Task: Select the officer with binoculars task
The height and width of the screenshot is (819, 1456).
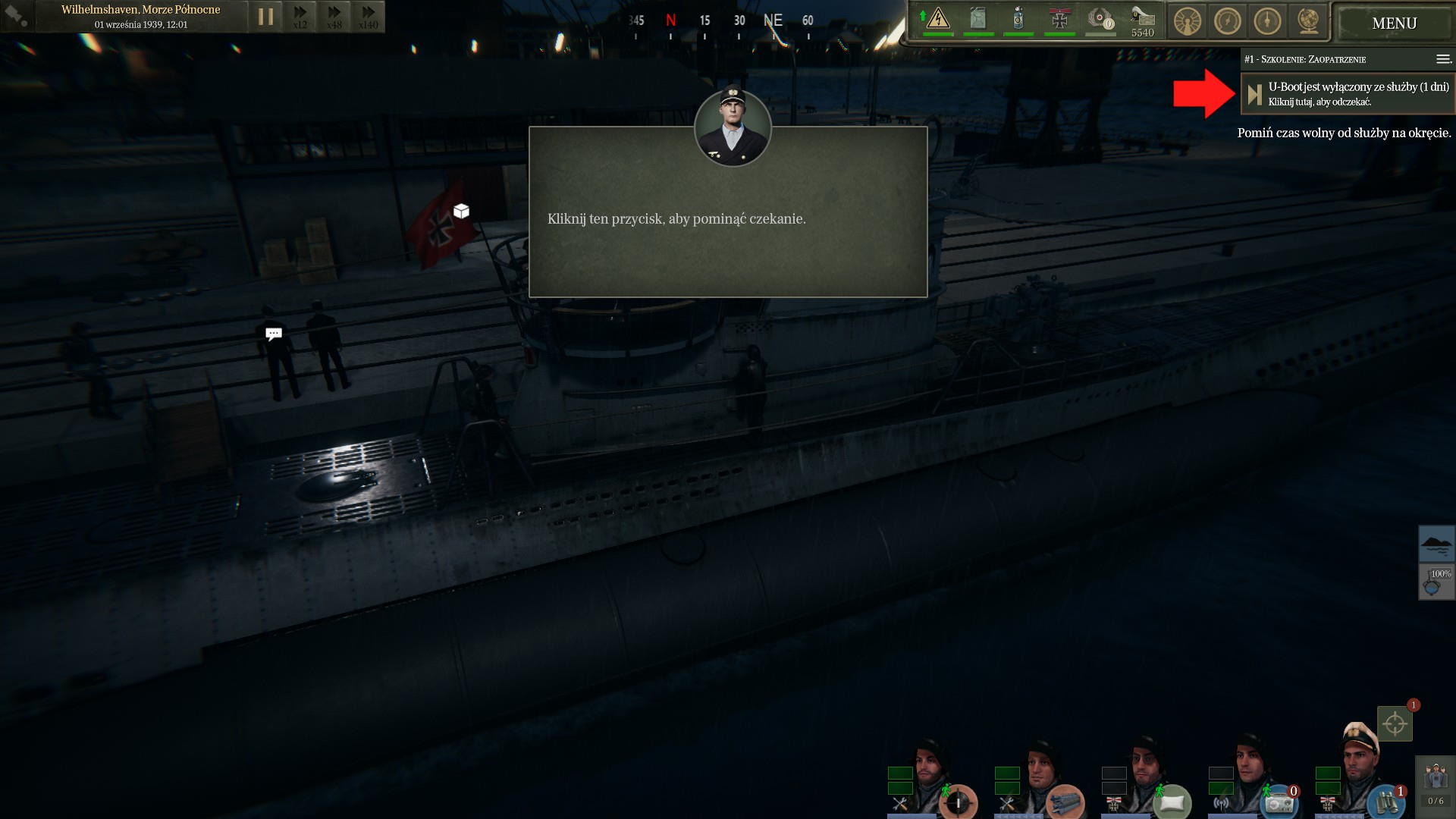Action: coord(1385,801)
